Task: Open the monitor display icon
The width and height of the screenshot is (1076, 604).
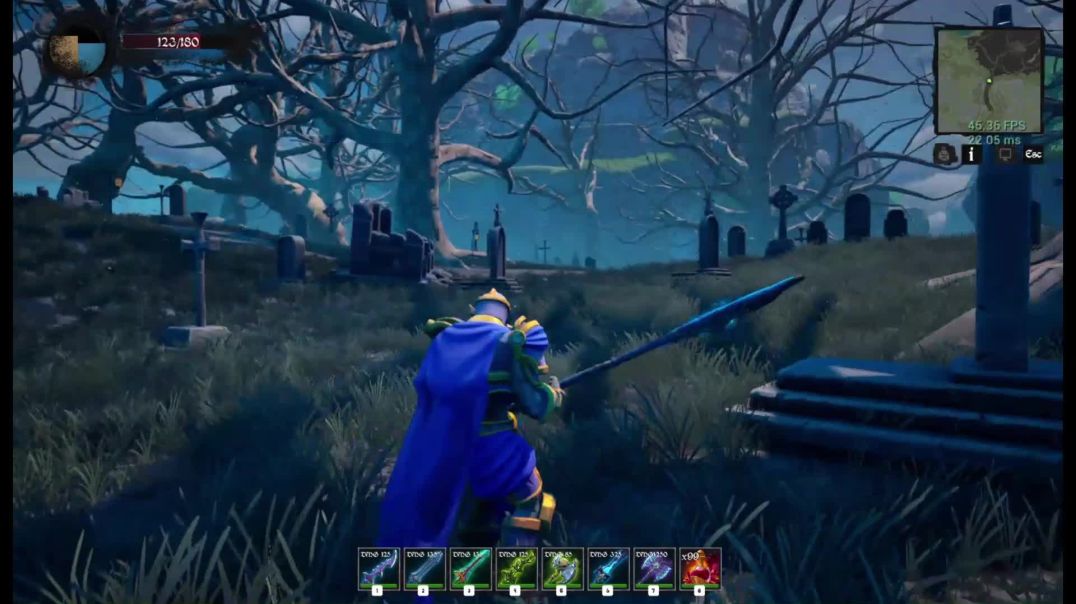Action: click(1005, 154)
